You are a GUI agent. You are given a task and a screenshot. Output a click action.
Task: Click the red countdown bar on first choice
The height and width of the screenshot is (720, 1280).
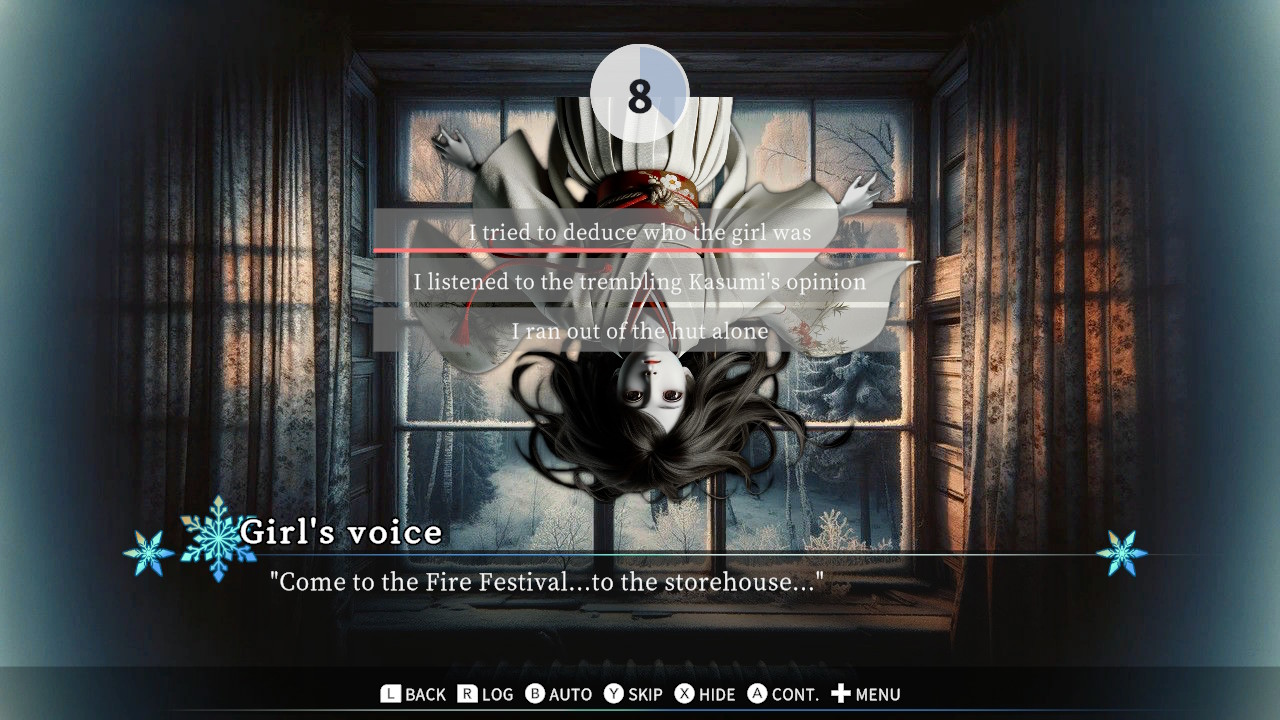pyautogui.click(x=640, y=249)
